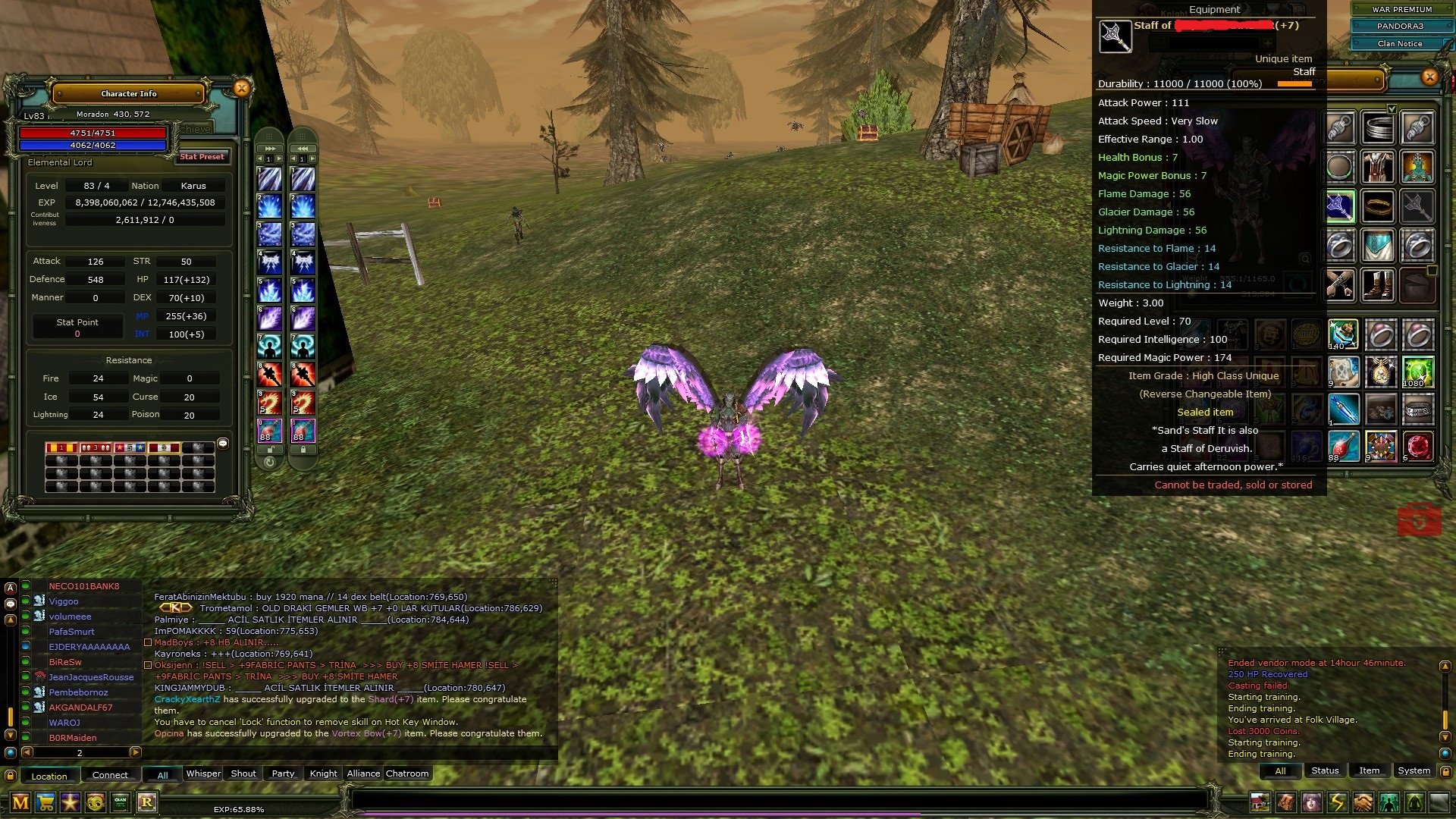
Task: Select player Viggoo in the player list
Action: (64, 601)
